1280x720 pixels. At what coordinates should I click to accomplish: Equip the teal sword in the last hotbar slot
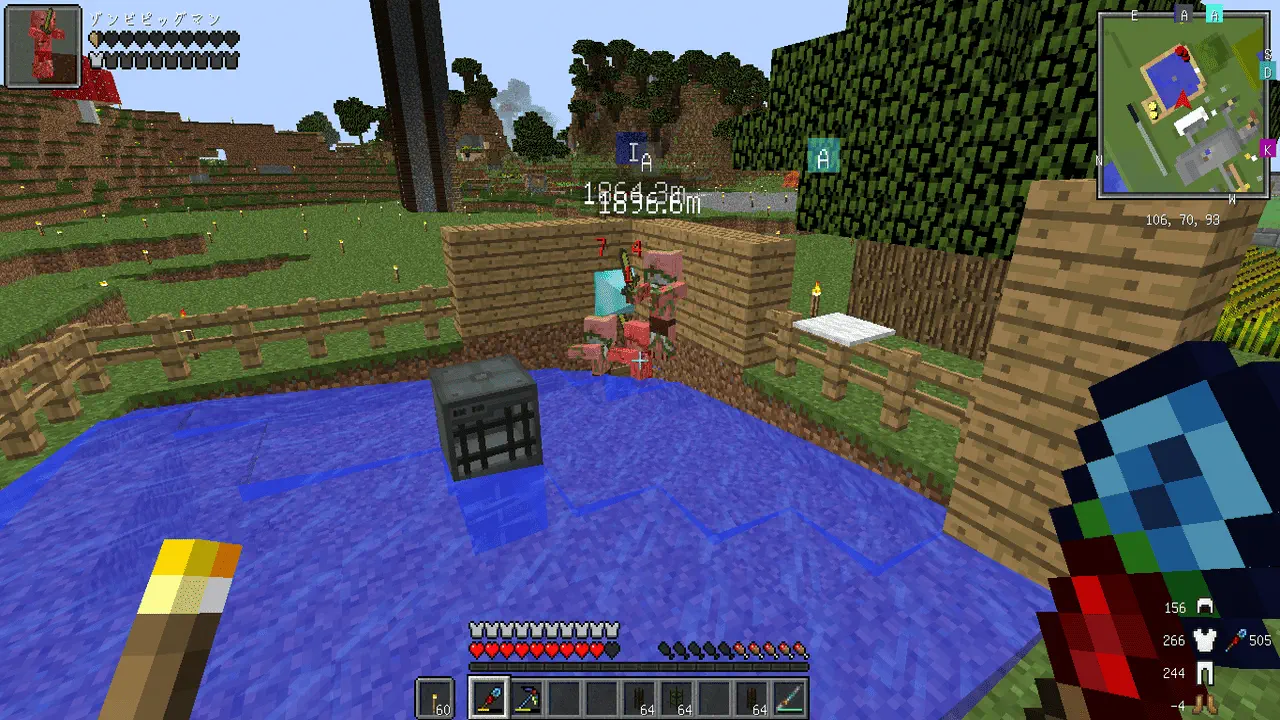[790, 697]
